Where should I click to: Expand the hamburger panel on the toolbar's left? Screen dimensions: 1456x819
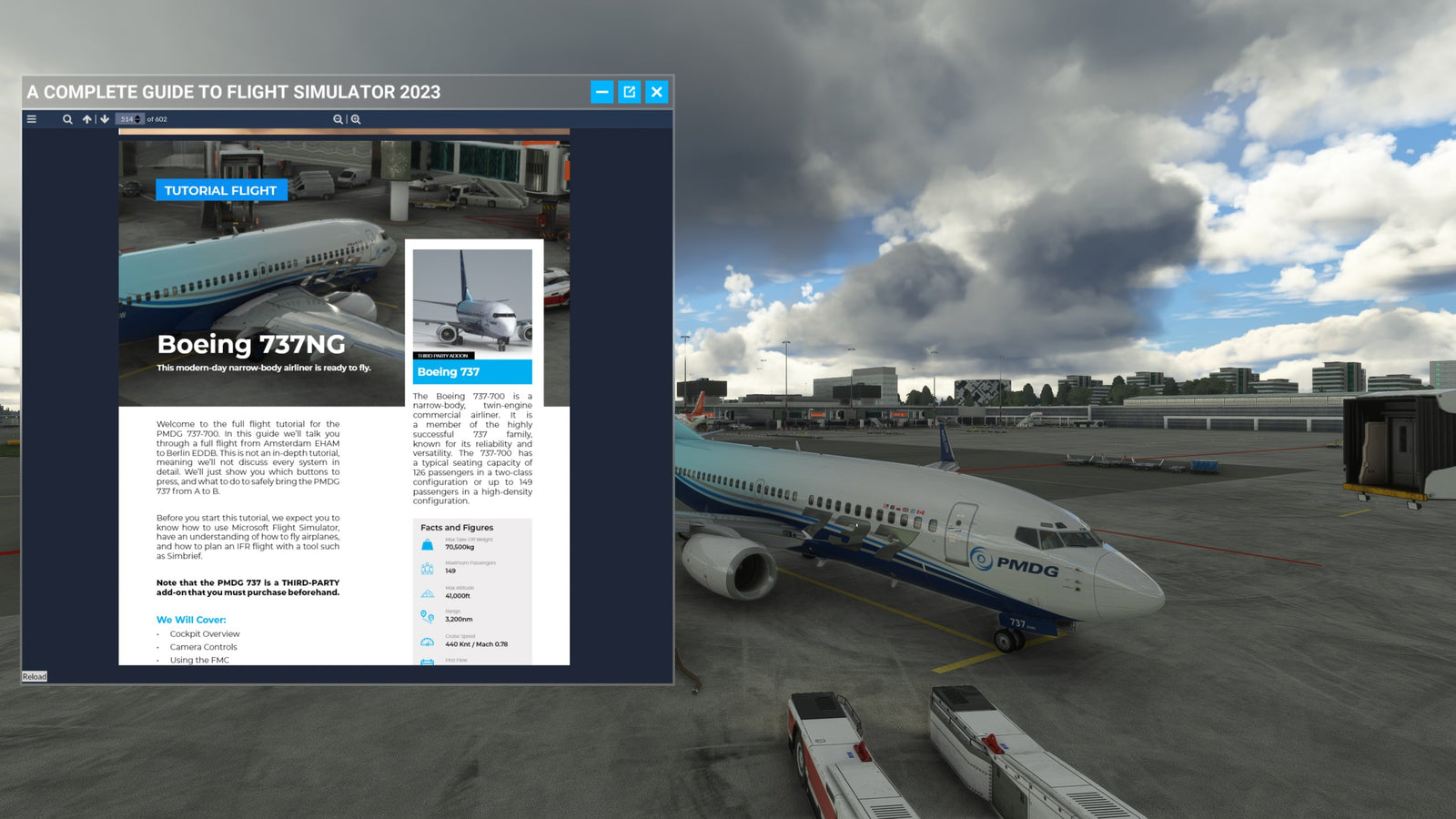click(31, 119)
